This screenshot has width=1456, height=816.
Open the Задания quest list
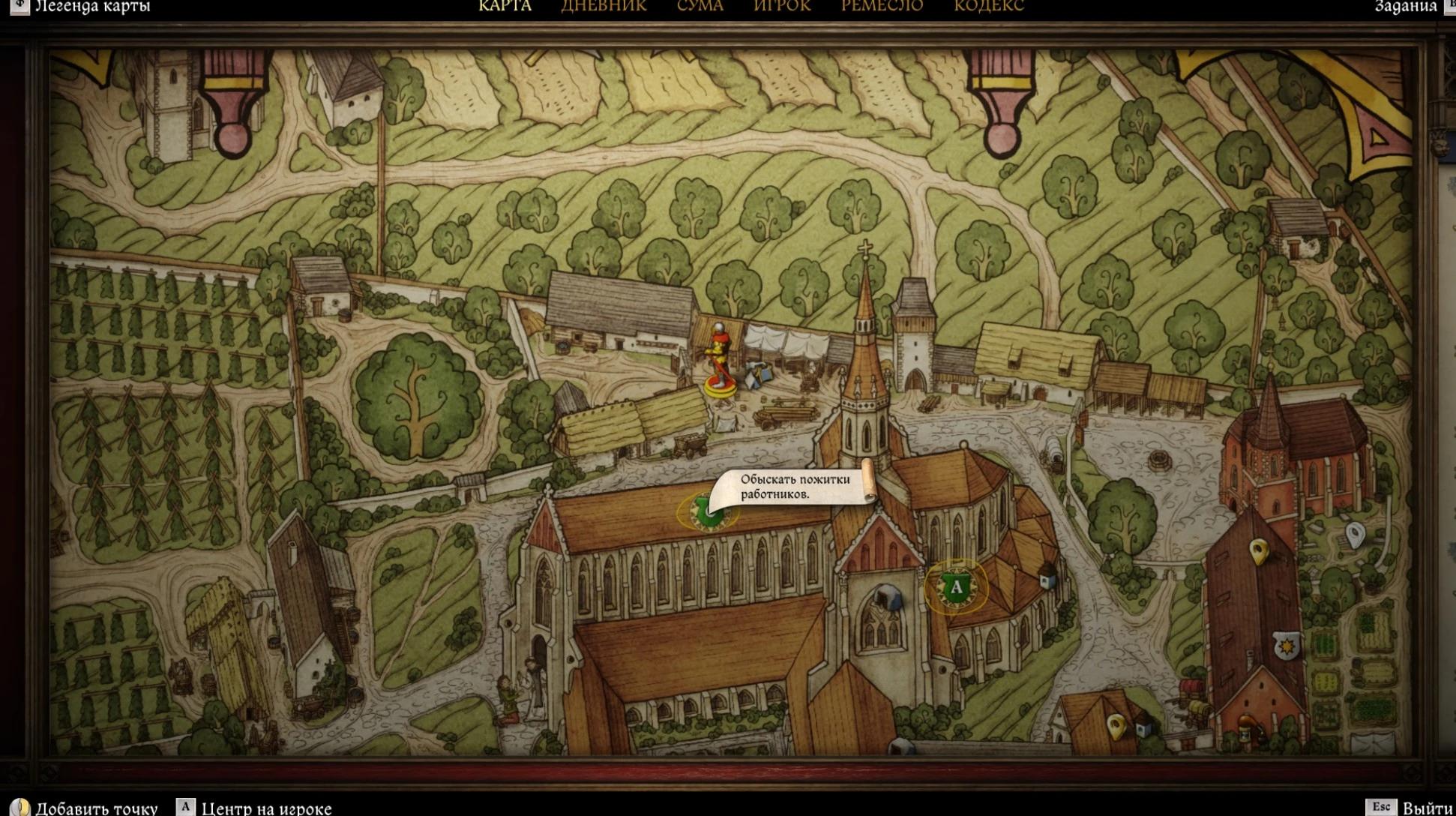[x=1405, y=6]
